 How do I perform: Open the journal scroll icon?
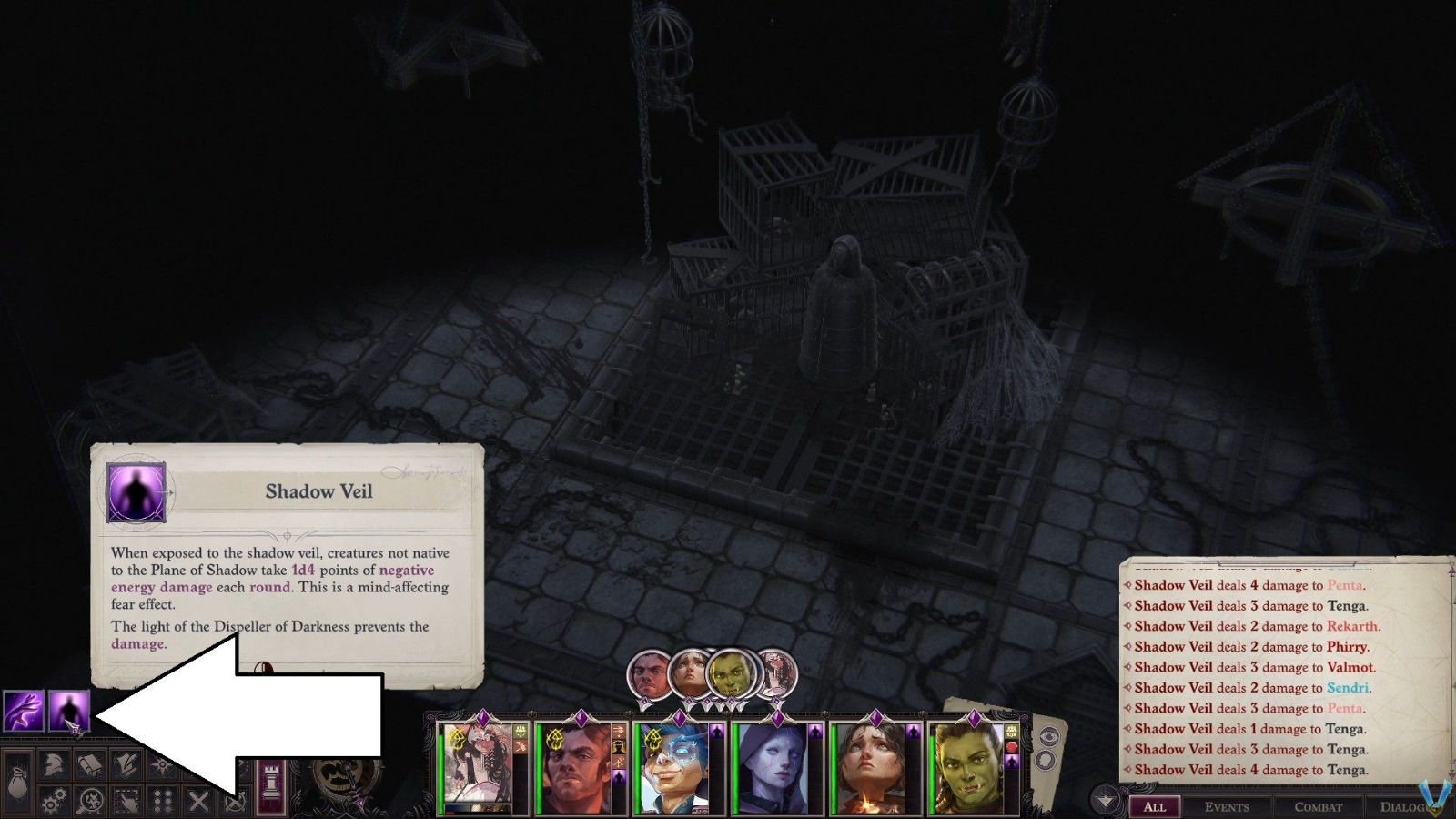(89, 765)
